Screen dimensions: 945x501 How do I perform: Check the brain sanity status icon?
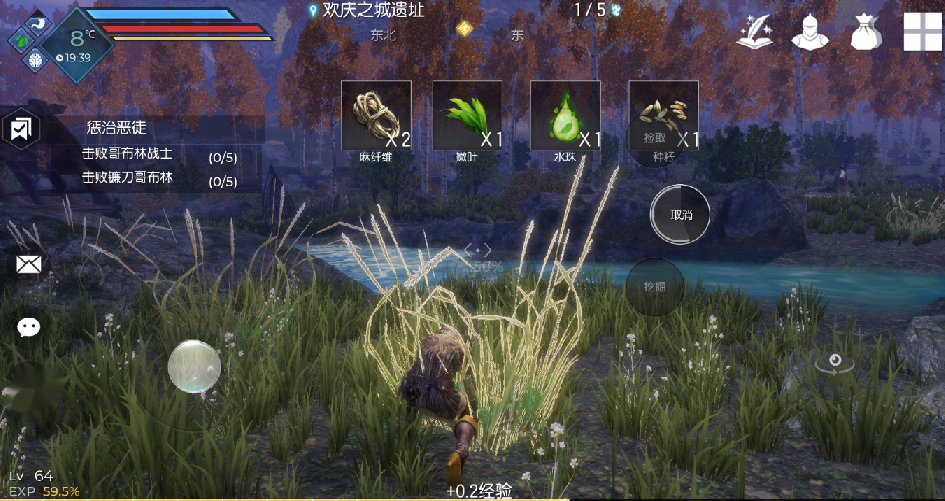pos(35,60)
